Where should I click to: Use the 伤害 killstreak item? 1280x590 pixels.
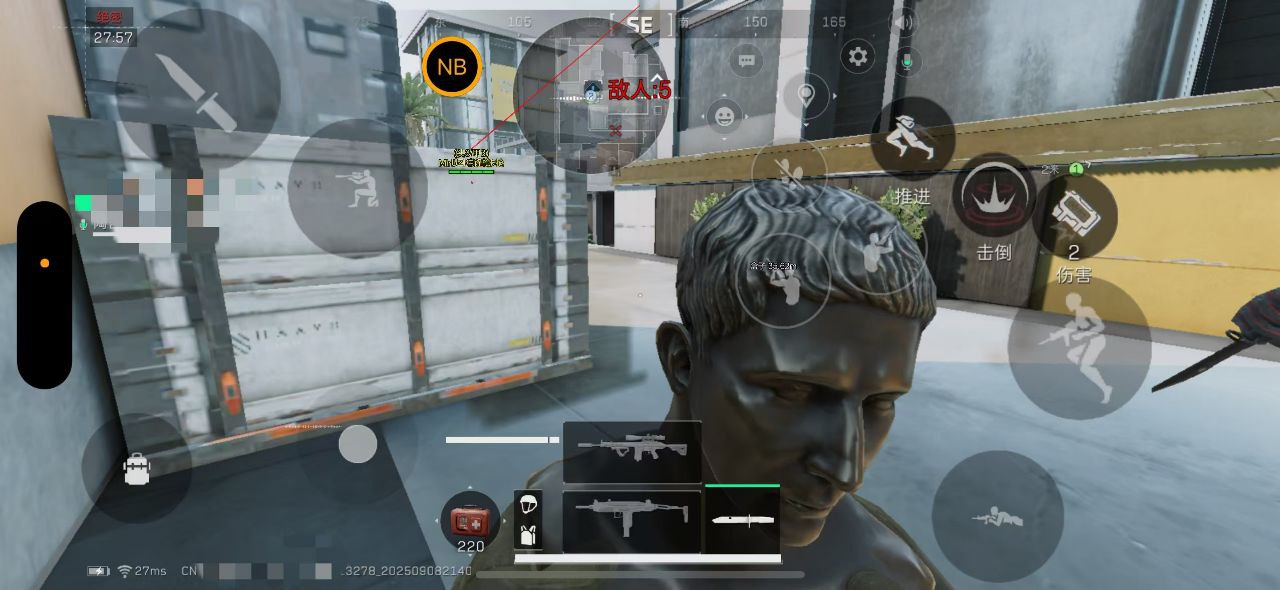click(1075, 217)
